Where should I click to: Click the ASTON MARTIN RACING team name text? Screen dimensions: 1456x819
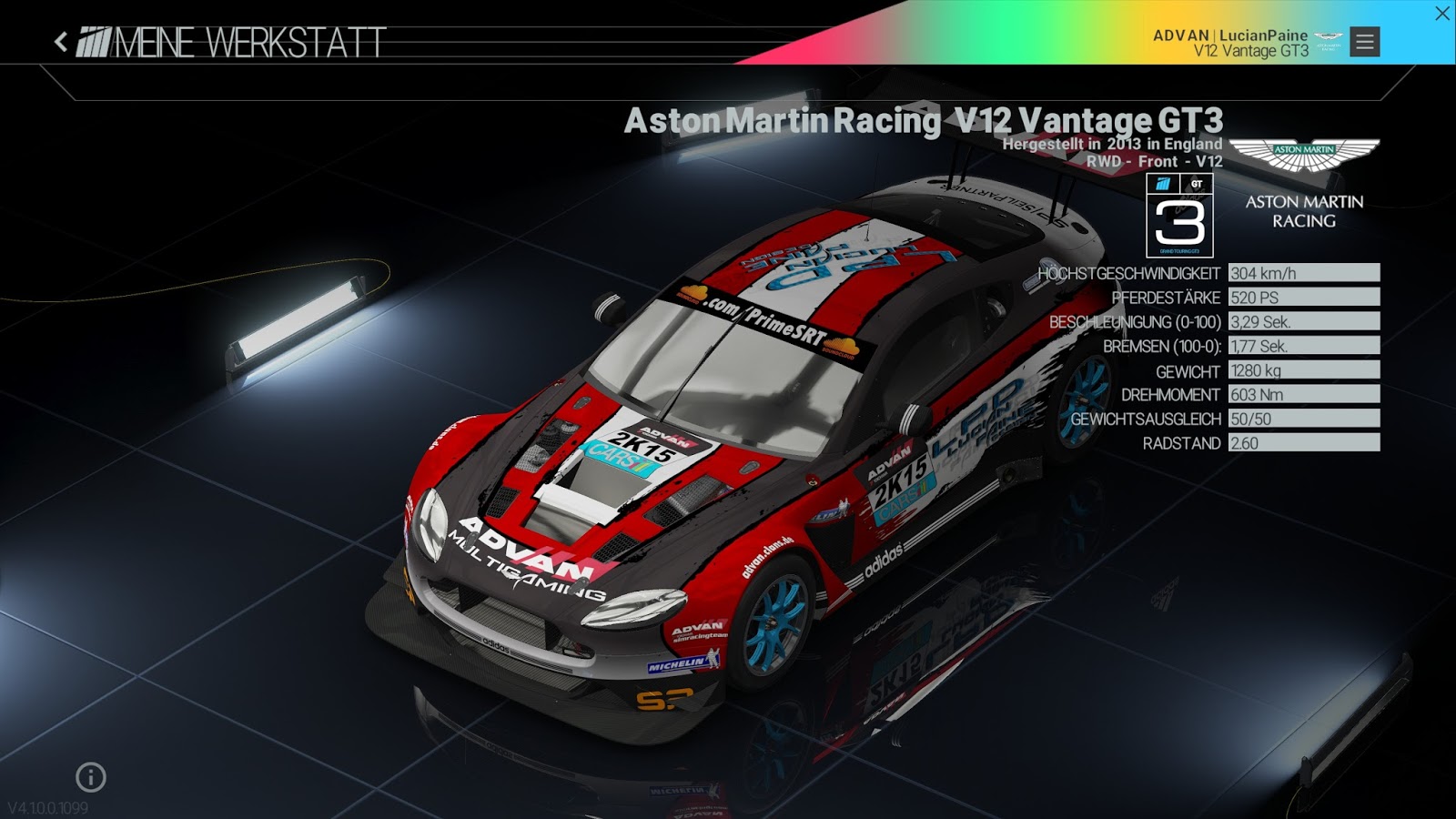(1303, 212)
